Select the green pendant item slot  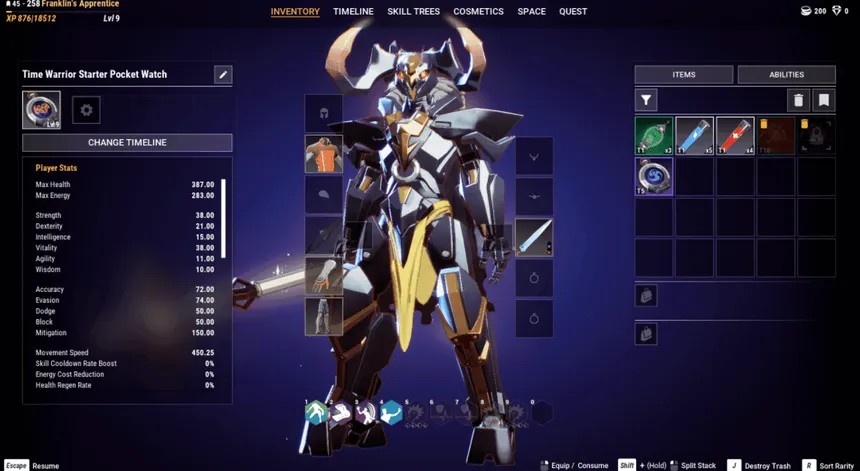click(654, 135)
